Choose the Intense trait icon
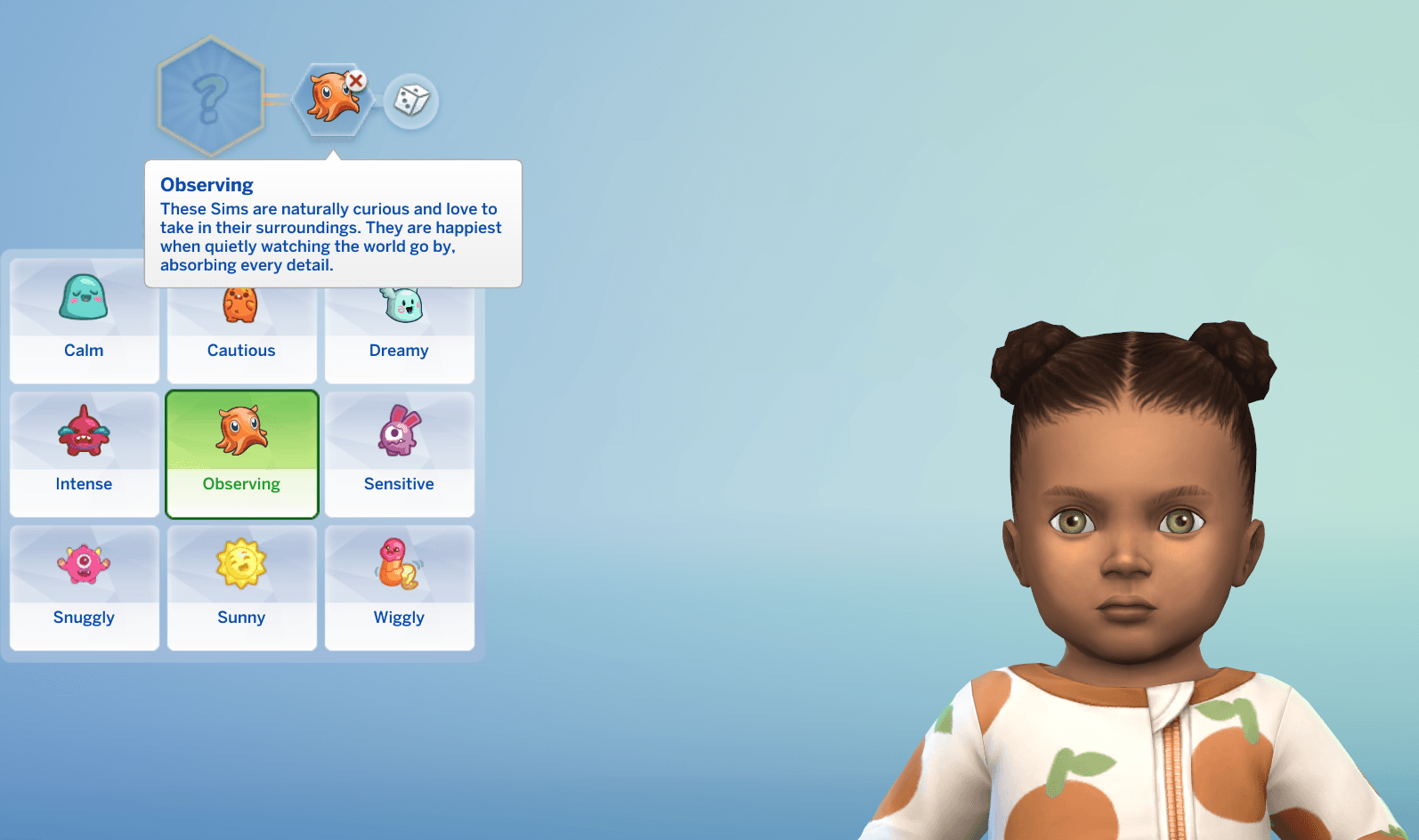 [84, 434]
